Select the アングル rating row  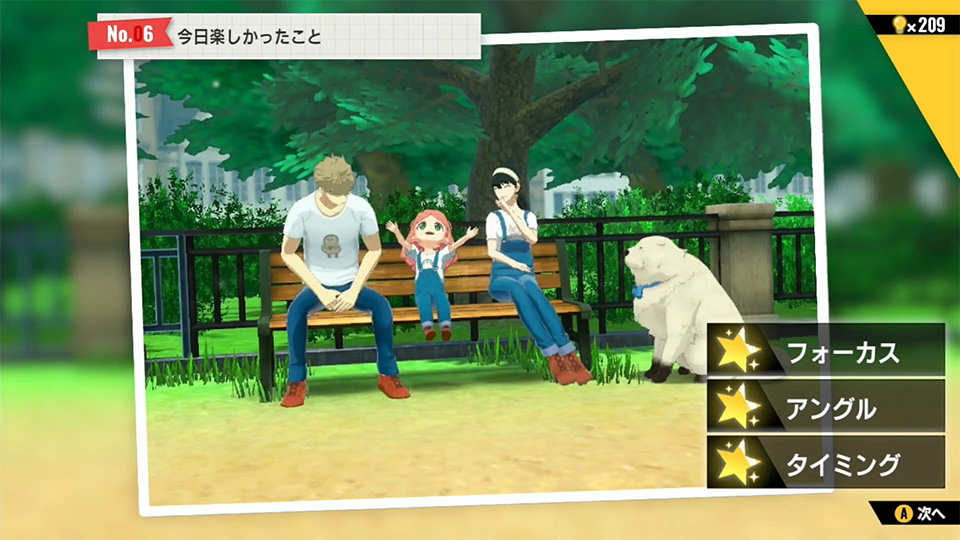tap(826, 407)
